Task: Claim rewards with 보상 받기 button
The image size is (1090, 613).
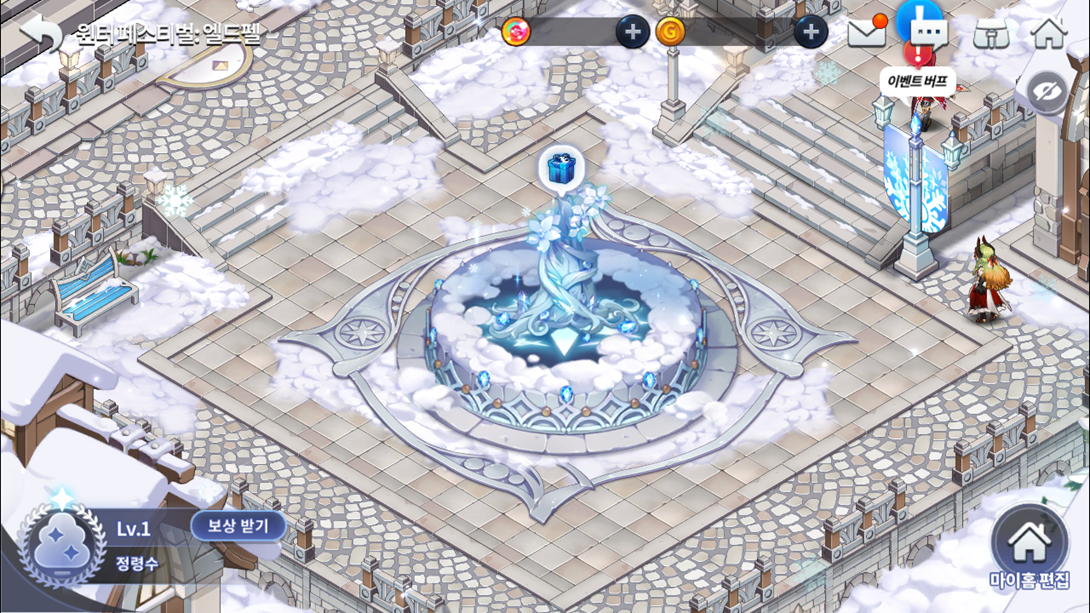Action: tap(238, 525)
